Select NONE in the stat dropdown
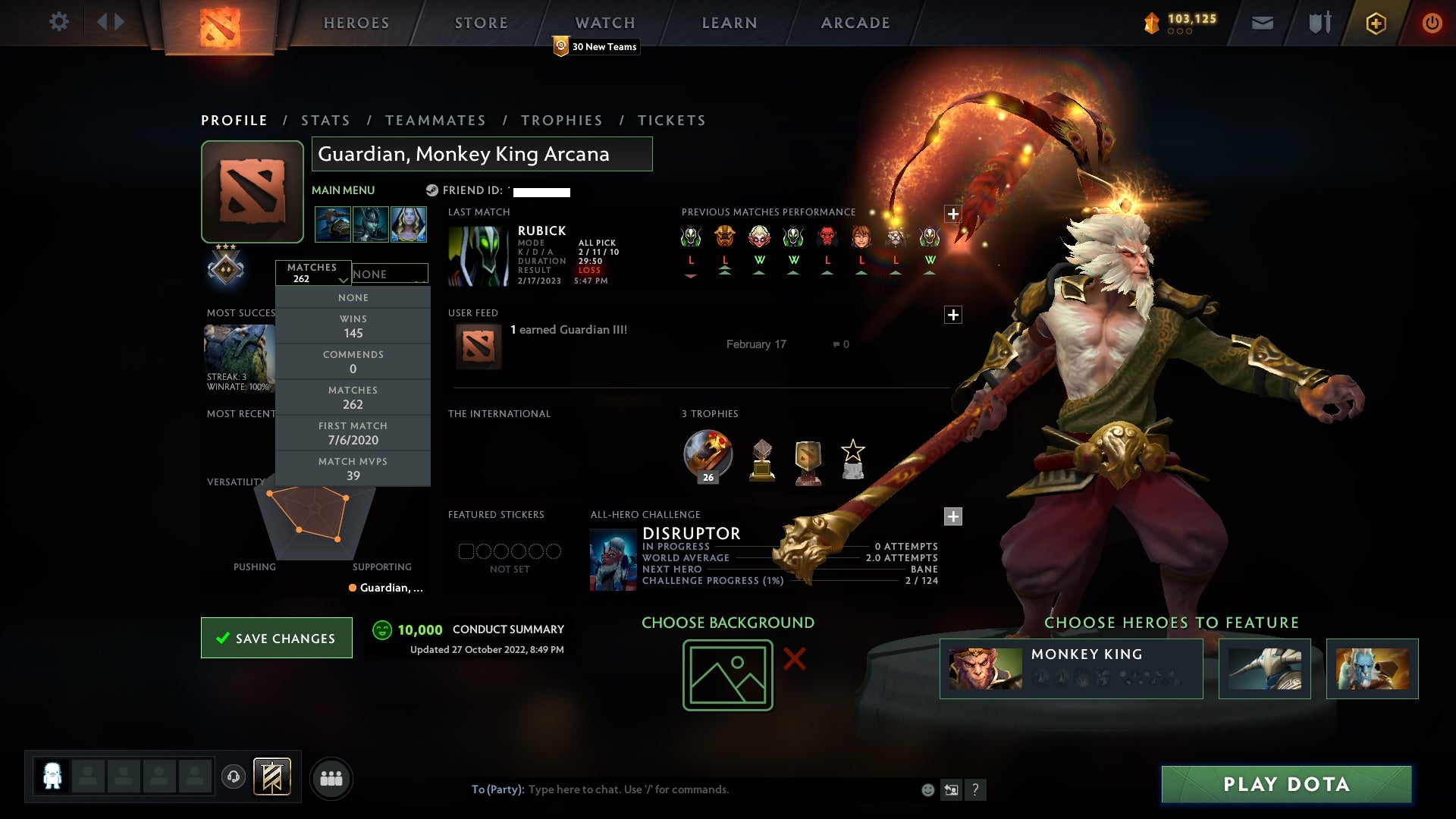This screenshot has height=819, width=1456. (x=353, y=297)
